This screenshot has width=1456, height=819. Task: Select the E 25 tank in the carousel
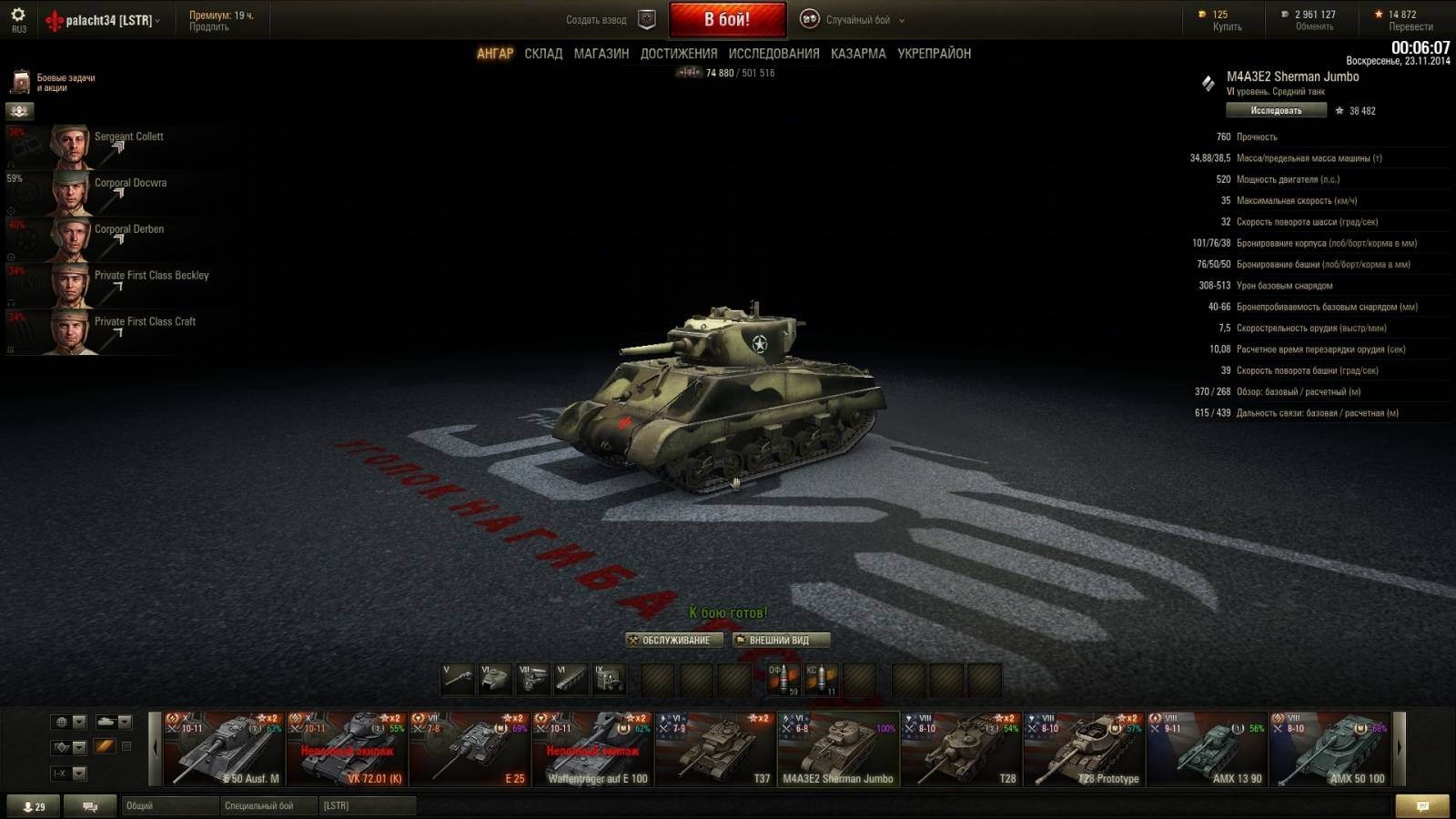tap(470, 750)
